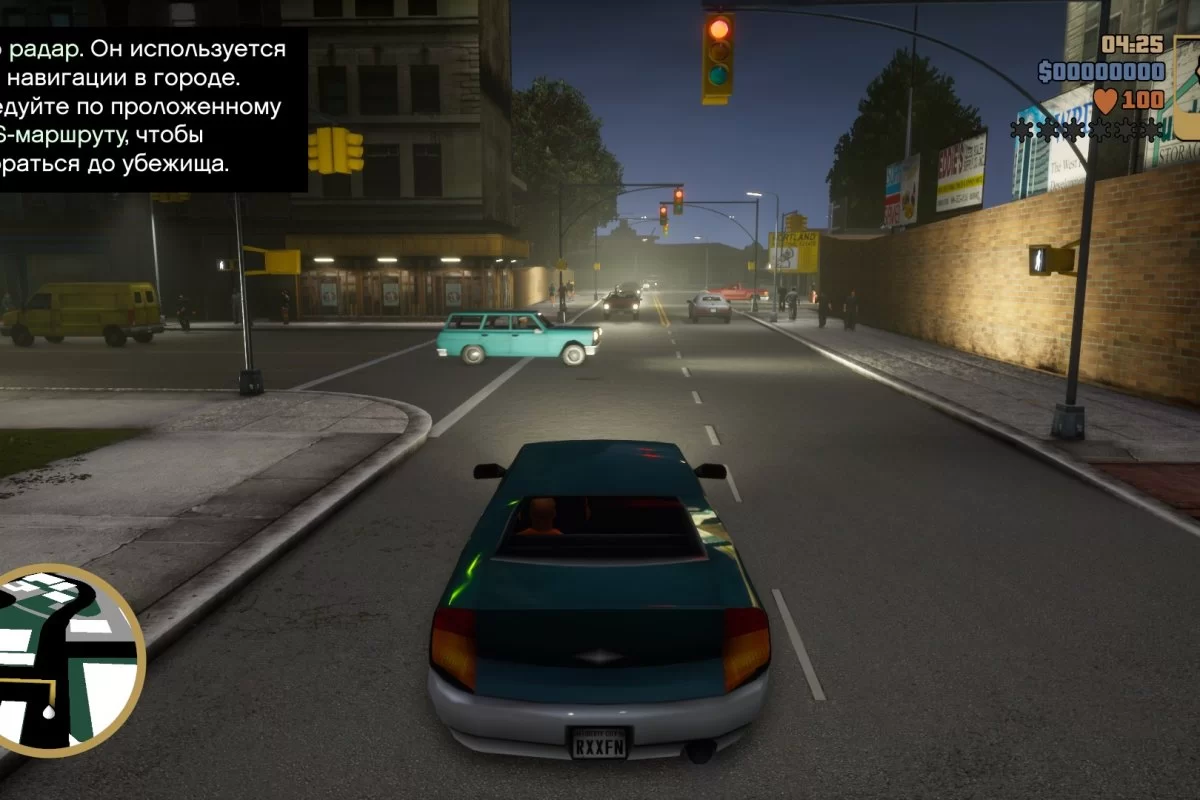Click the circular radar minimap
Screen dimensions: 1200x800
[x=60, y=660]
